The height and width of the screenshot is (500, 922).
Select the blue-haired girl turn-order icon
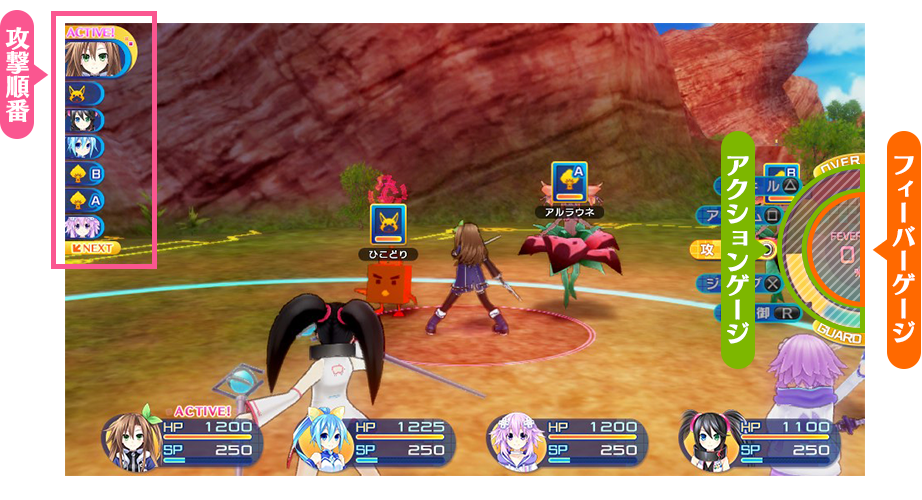[82, 147]
